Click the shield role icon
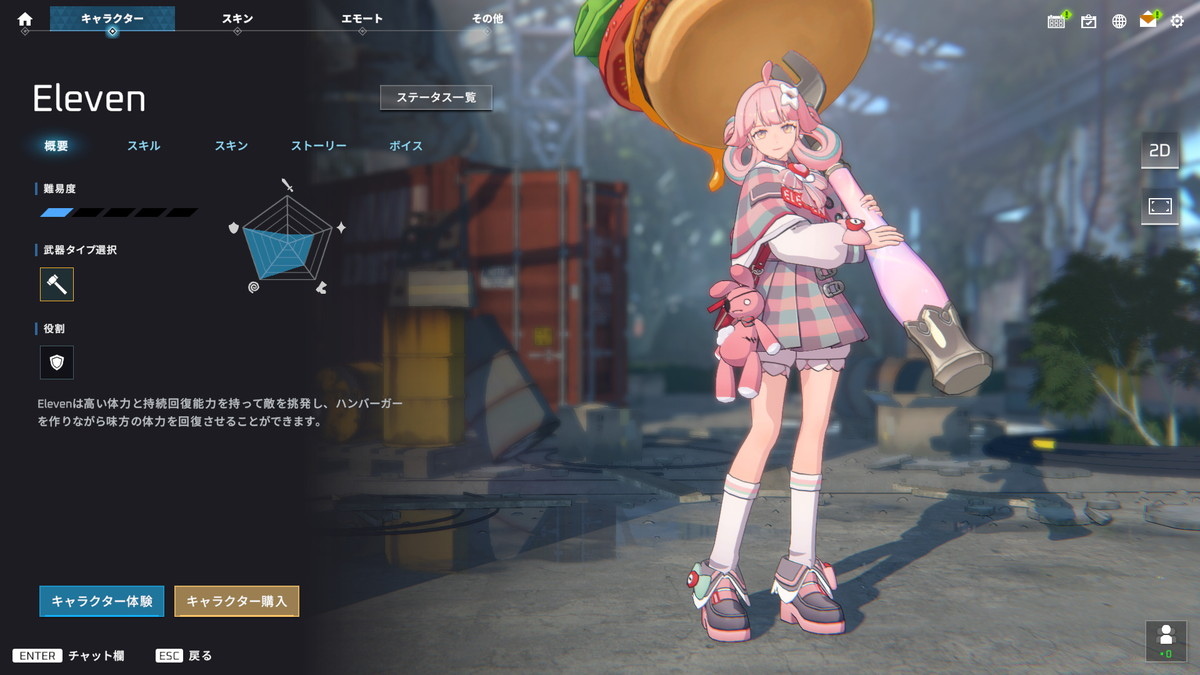Viewport: 1200px width, 675px height. [57, 362]
